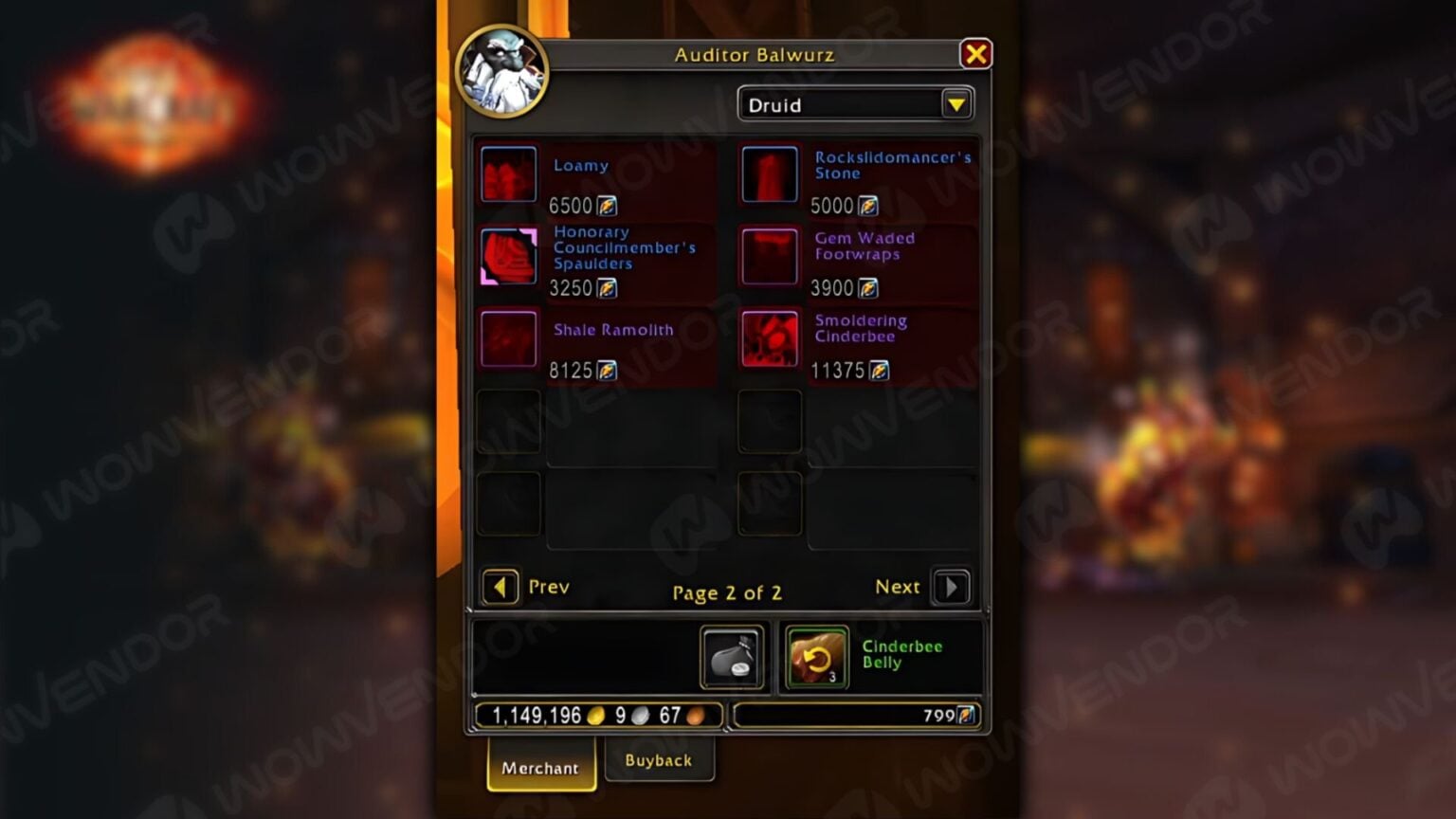Open the money bag icon near the bottom
This screenshot has height=819, width=1456.
pos(730,657)
